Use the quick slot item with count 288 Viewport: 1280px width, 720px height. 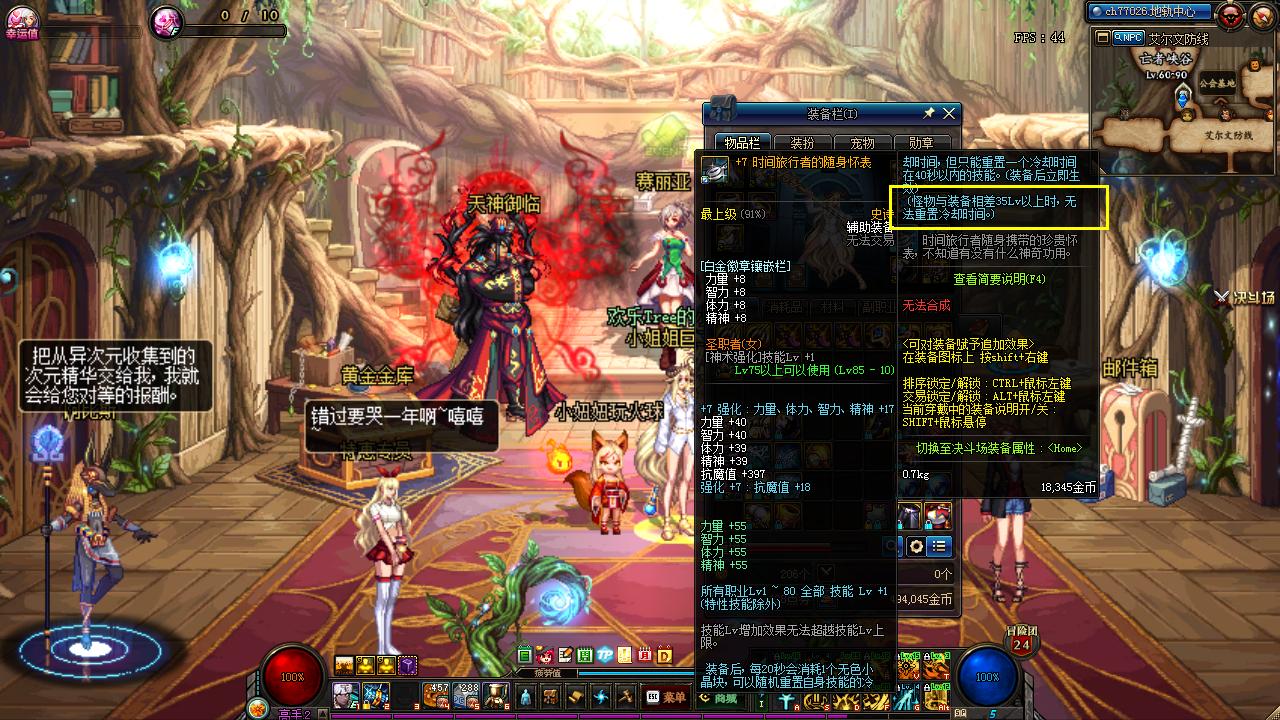click(466, 695)
